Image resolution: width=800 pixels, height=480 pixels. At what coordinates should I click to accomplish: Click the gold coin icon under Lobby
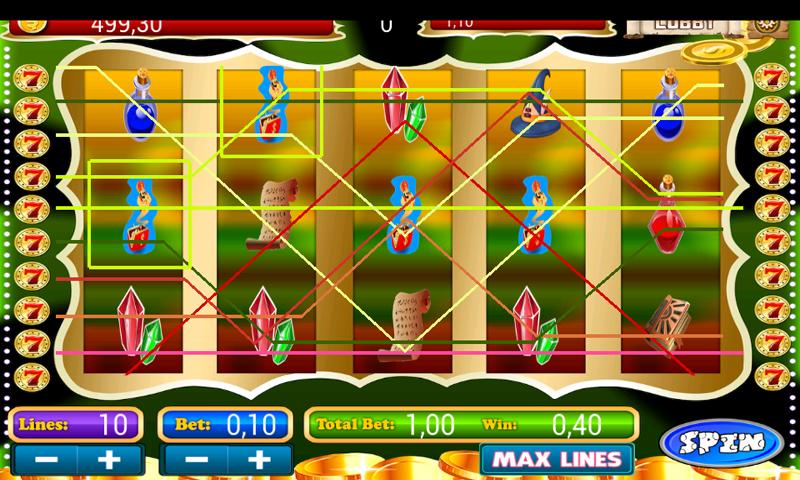pyautogui.click(x=714, y=49)
